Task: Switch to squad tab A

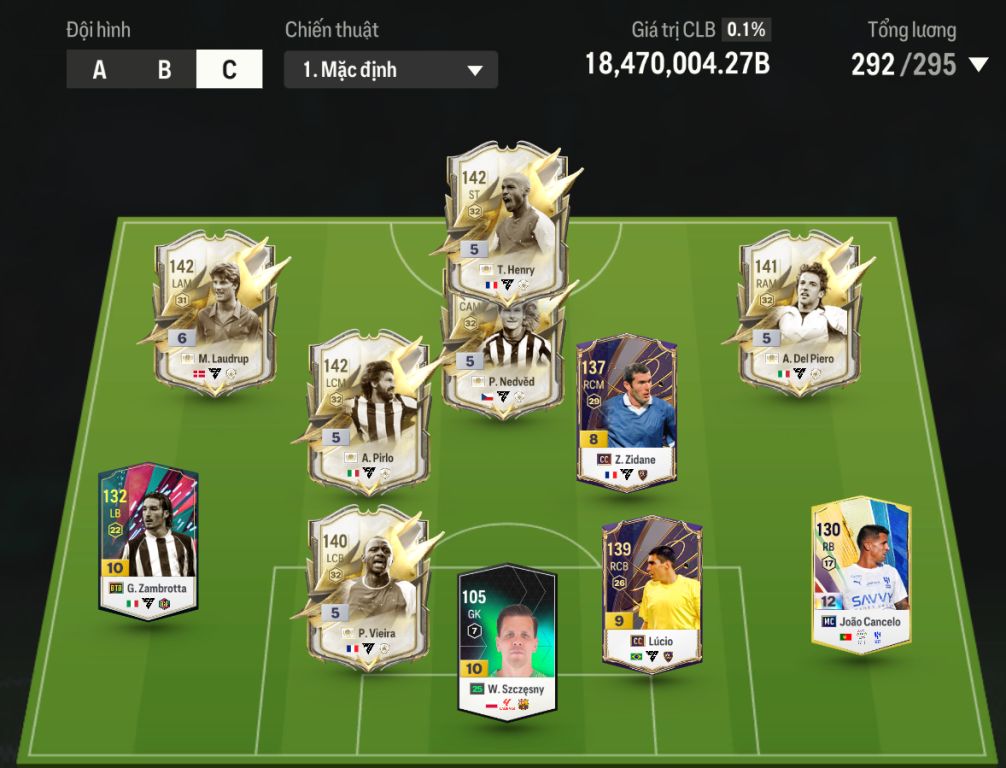Action: coord(99,70)
